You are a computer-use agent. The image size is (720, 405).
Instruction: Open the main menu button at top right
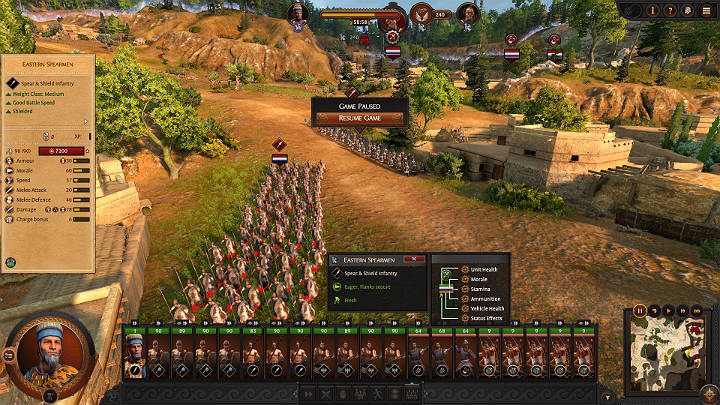coord(706,11)
